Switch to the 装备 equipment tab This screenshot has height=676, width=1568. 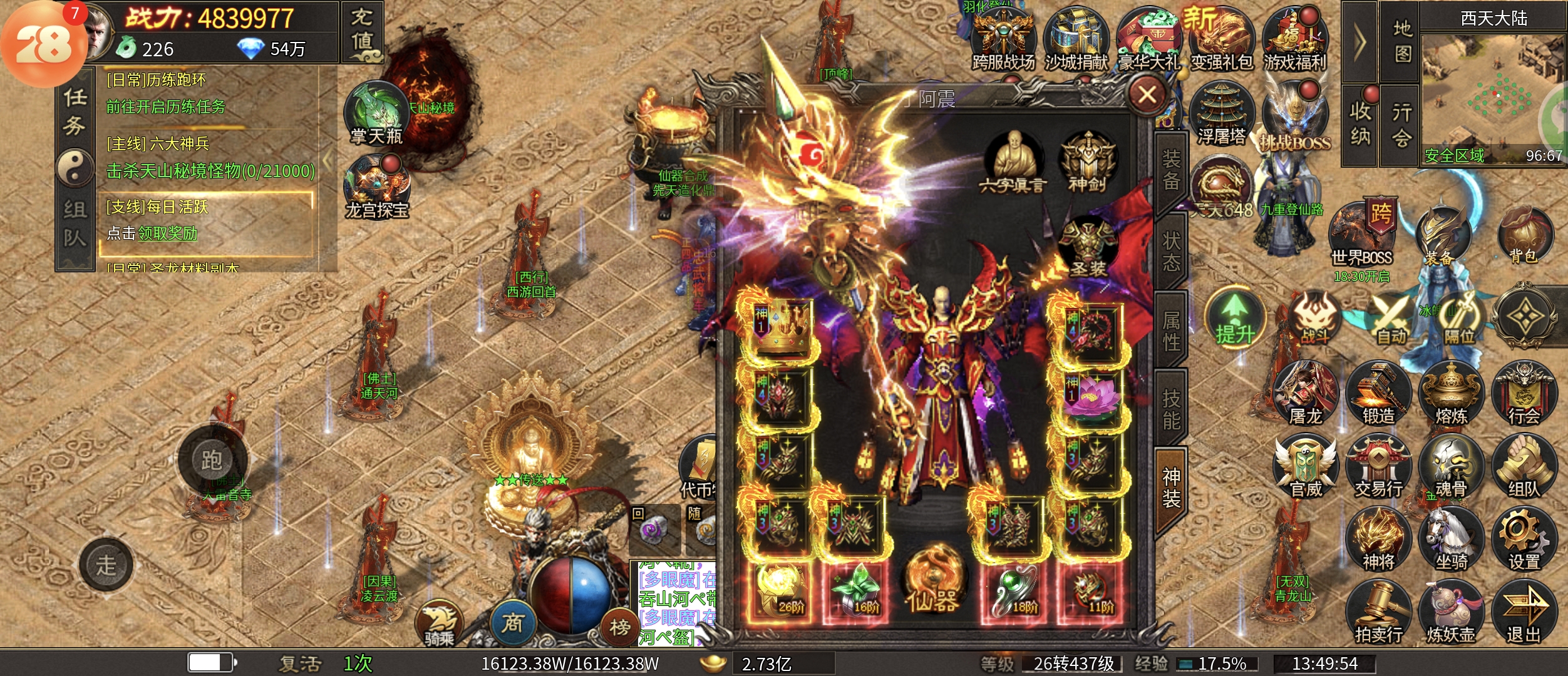point(1171,170)
